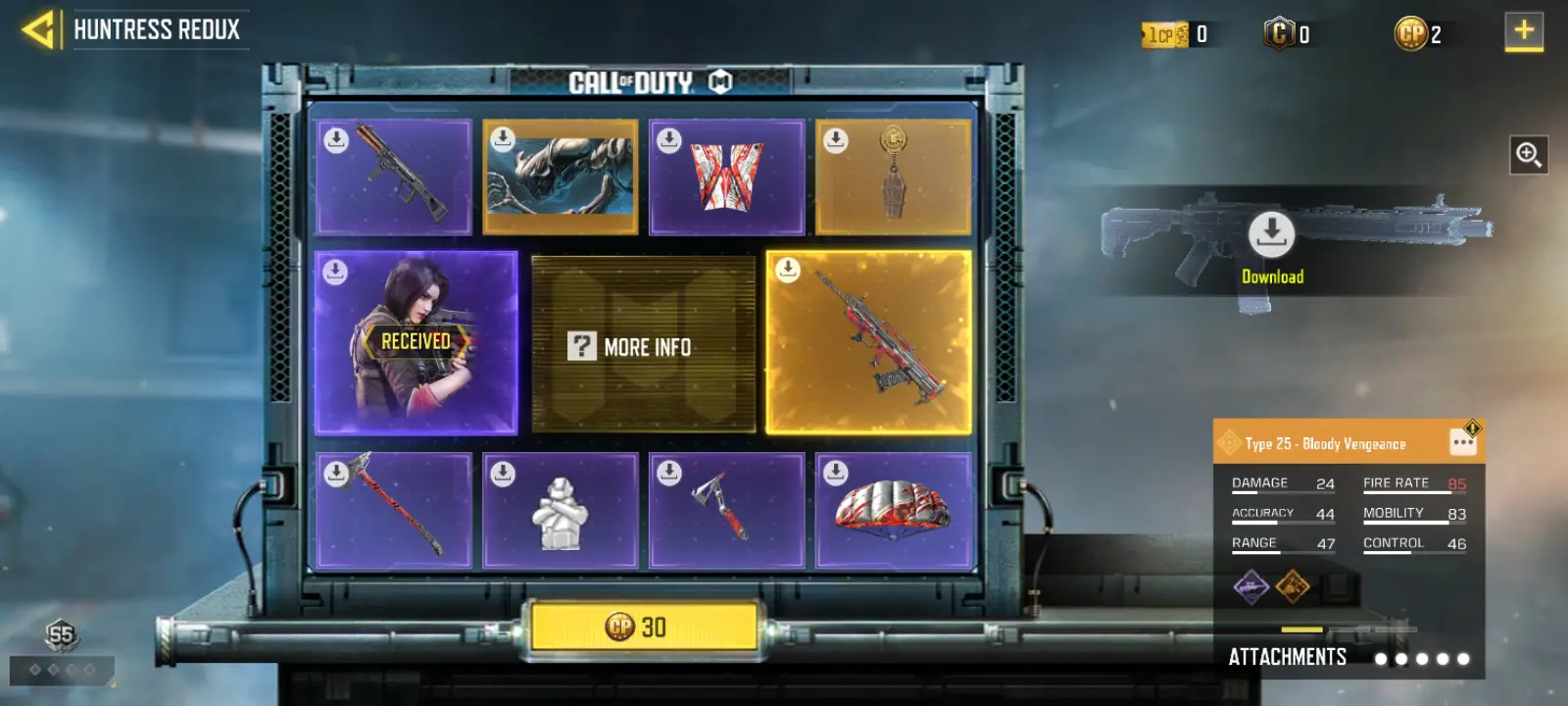Select the red striped parachute tile
The width and height of the screenshot is (1568, 706).
click(x=893, y=511)
